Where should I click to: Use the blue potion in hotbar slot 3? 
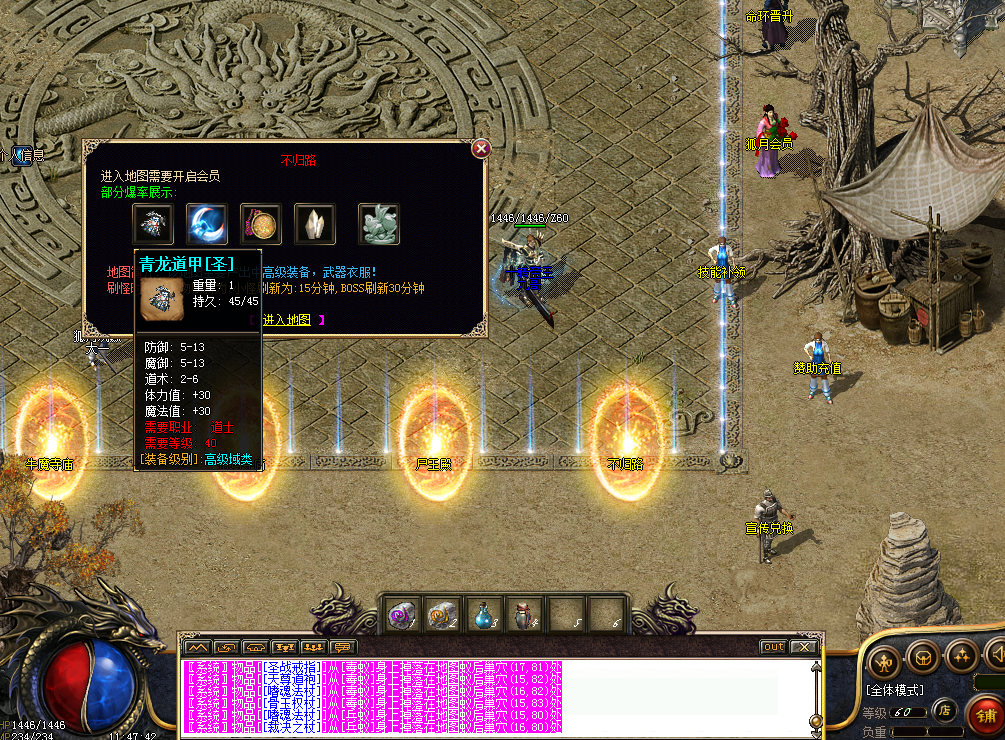coord(482,615)
